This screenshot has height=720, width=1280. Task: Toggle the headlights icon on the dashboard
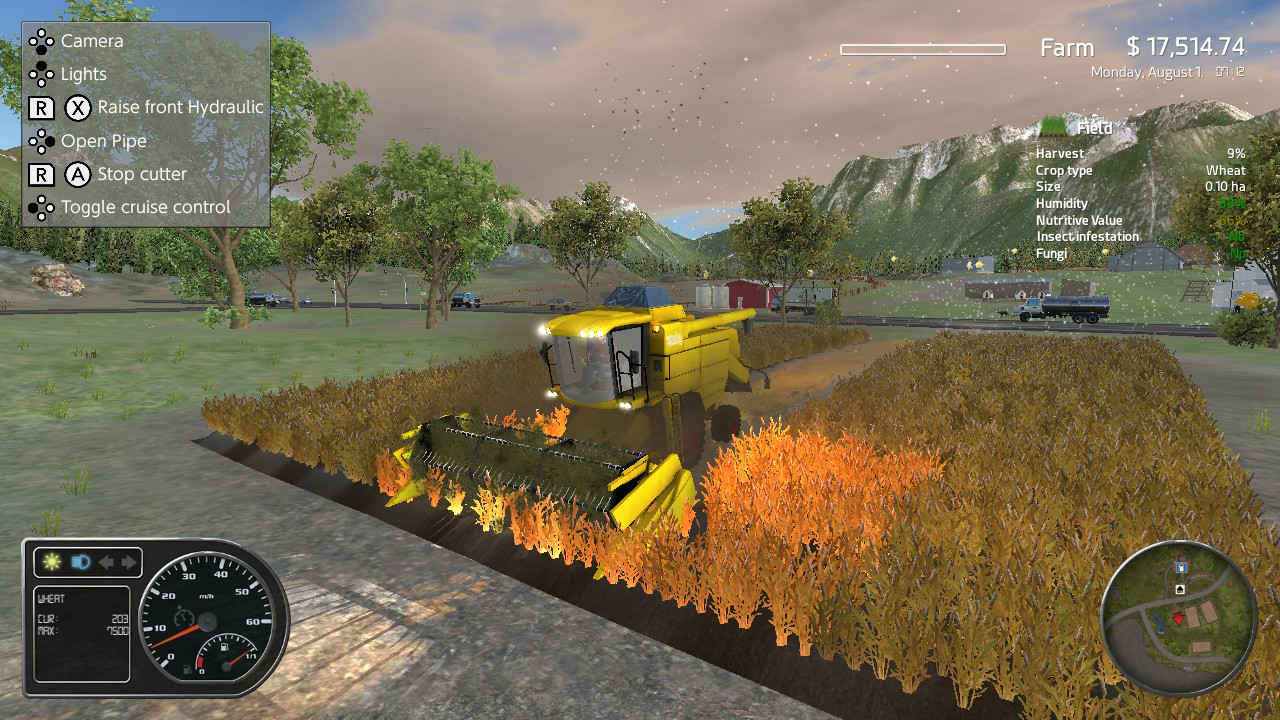80,561
